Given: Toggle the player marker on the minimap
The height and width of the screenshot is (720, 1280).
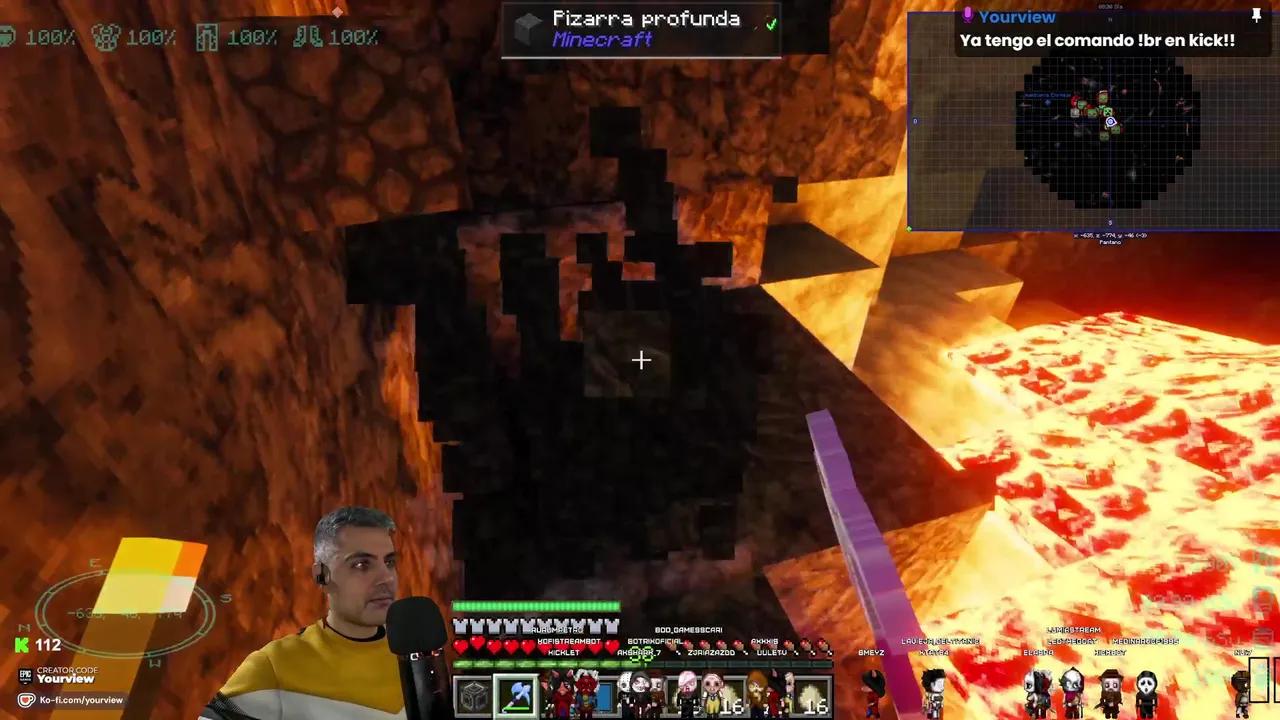Looking at the screenshot, I should (1110, 121).
